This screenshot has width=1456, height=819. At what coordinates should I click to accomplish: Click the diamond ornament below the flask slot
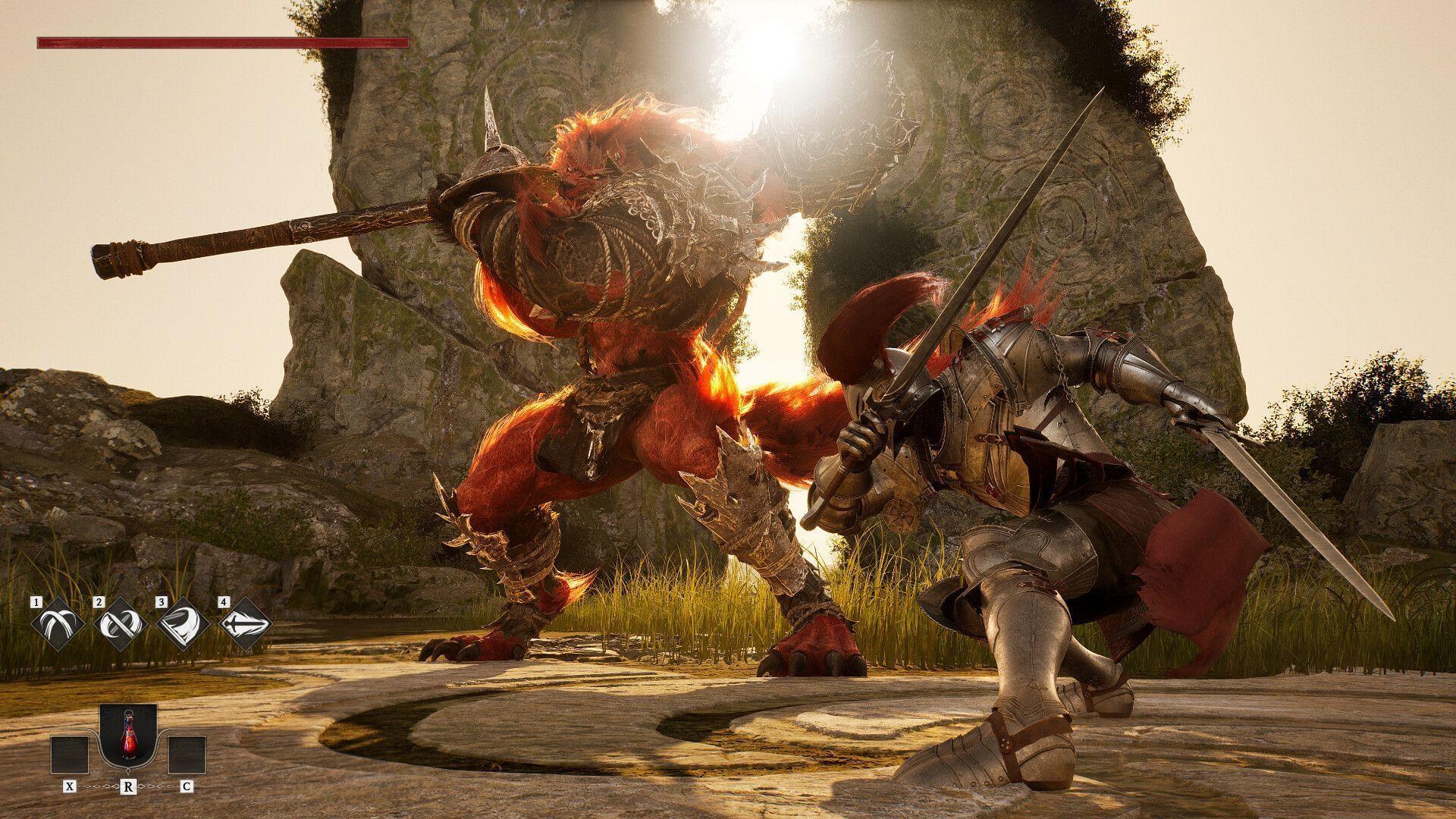coord(128,770)
